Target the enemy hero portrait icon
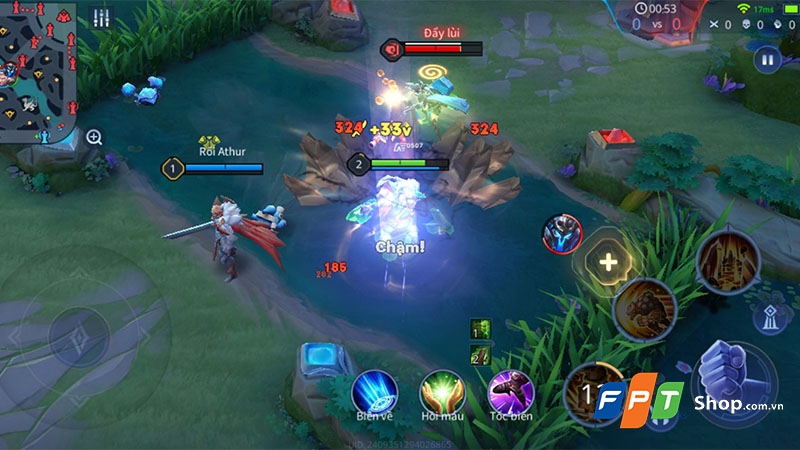Image resolution: width=800 pixels, height=450 pixels. [562, 233]
